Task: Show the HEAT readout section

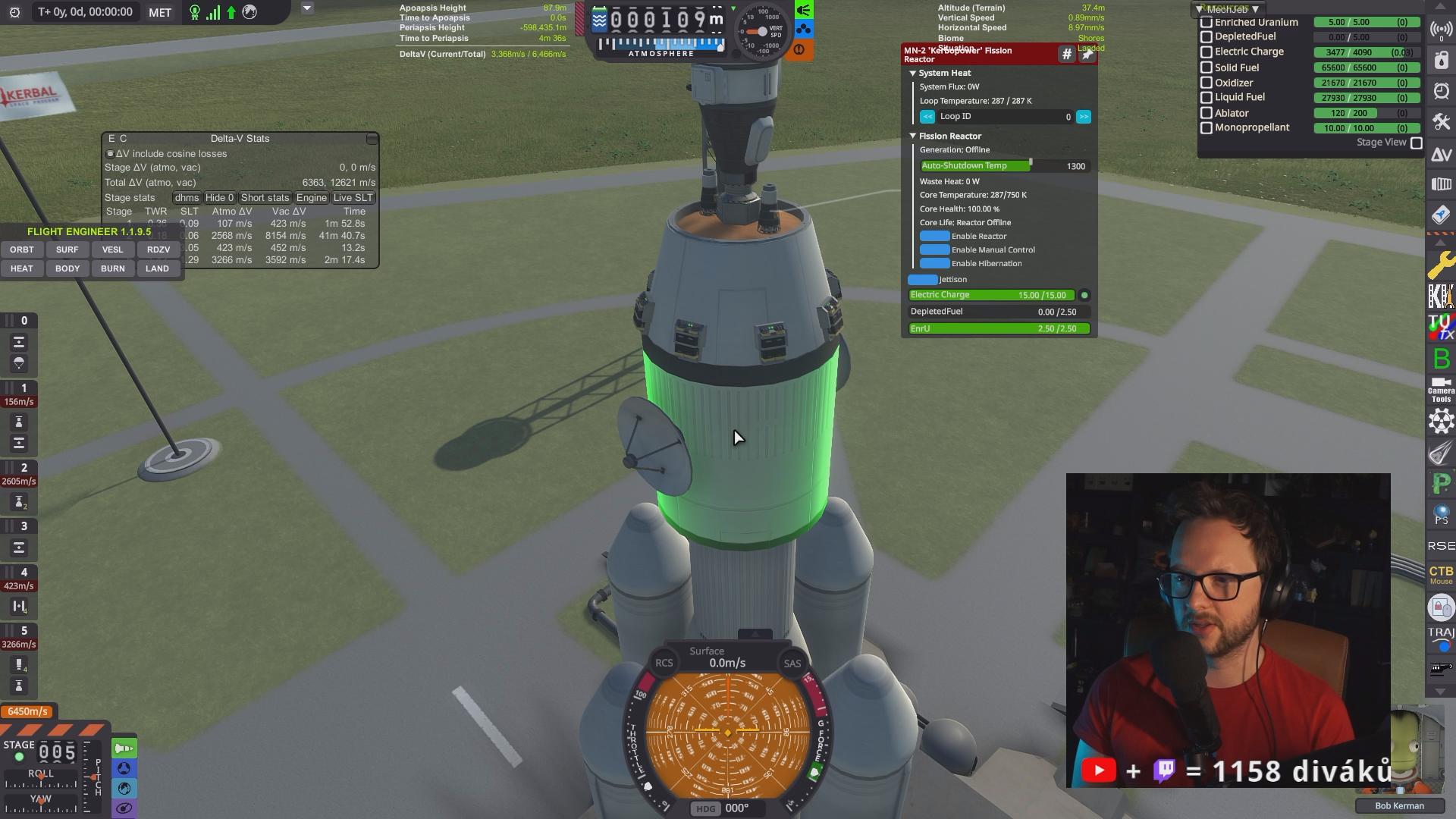Action: [x=22, y=268]
